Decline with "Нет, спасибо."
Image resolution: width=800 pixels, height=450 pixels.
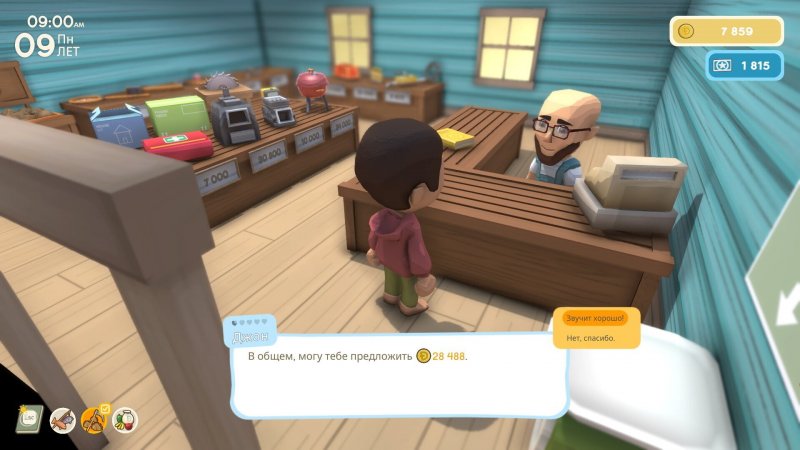pos(590,338)
